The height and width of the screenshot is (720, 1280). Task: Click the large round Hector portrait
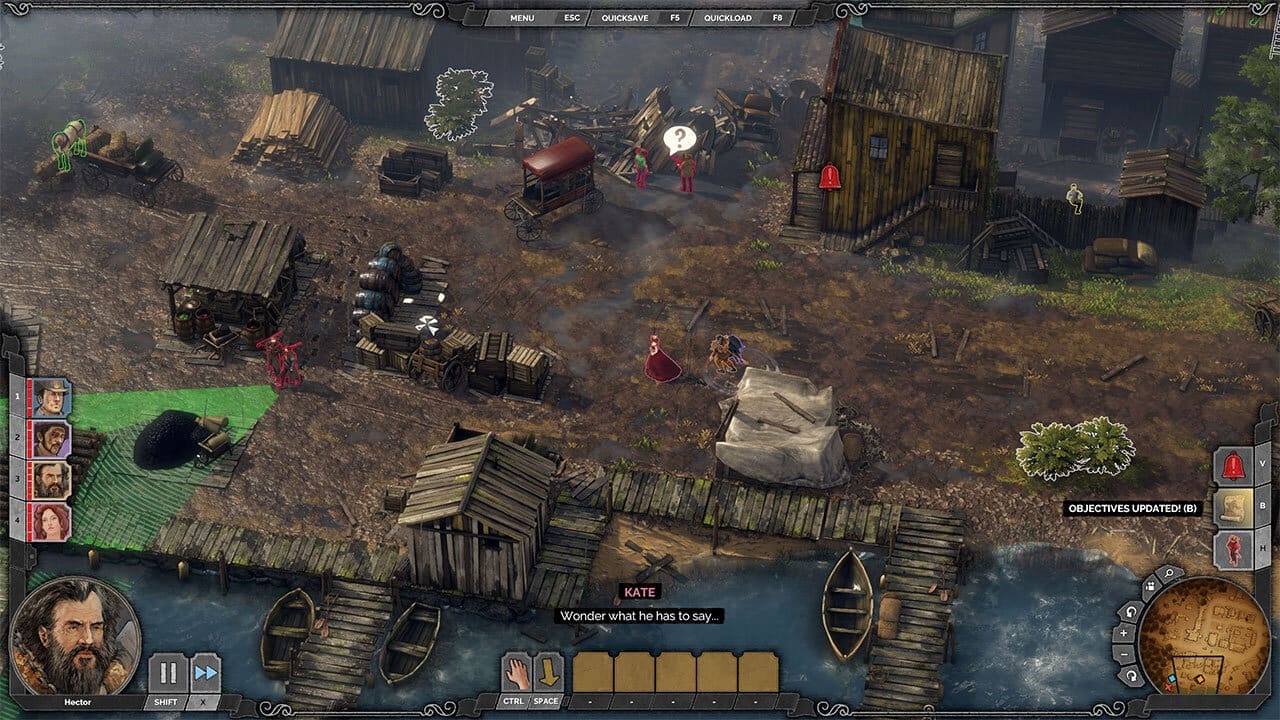pyautogui.click(x=74, y=634)
